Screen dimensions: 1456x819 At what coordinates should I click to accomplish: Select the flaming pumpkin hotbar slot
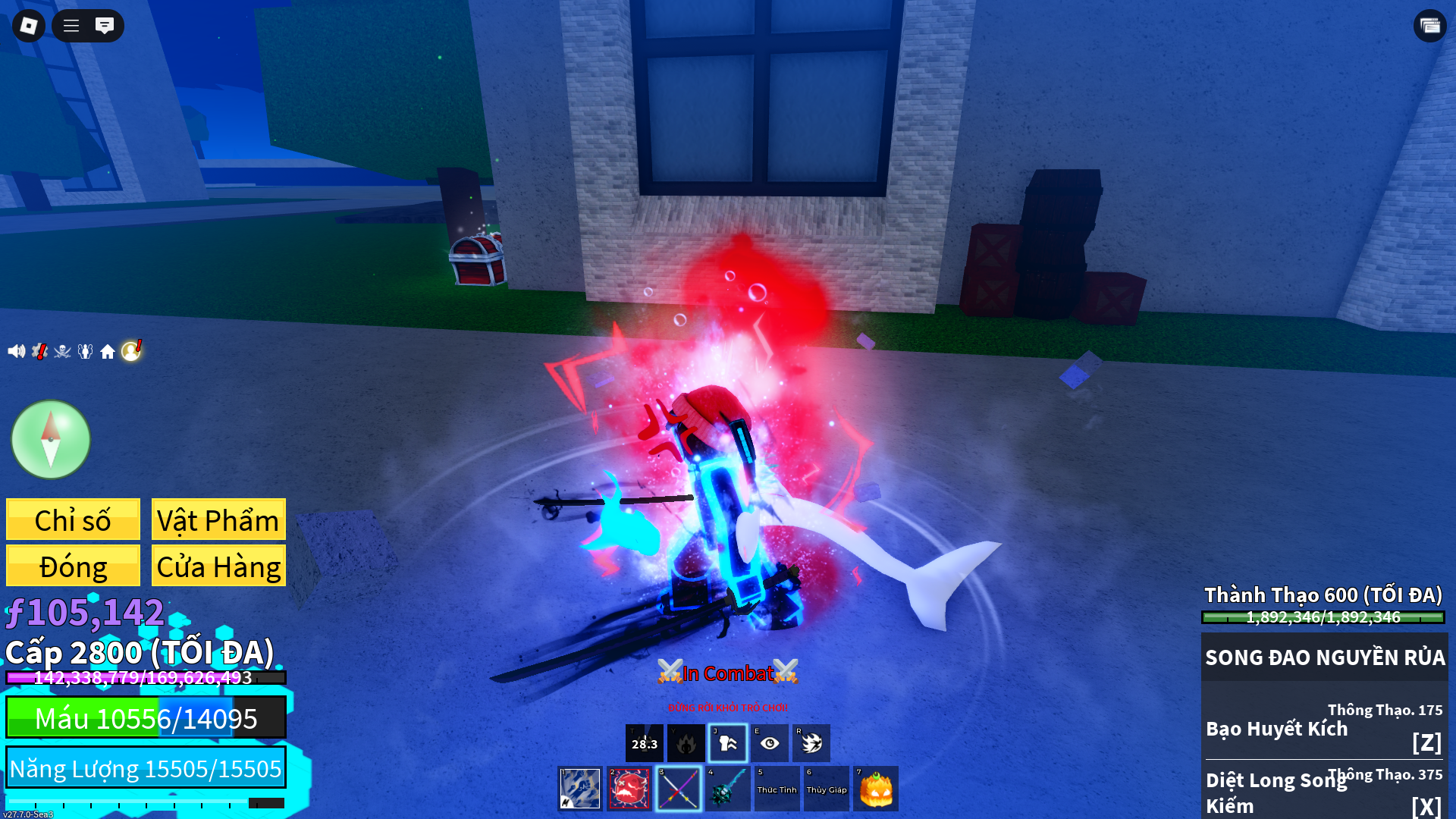click(x=876, y=789)
